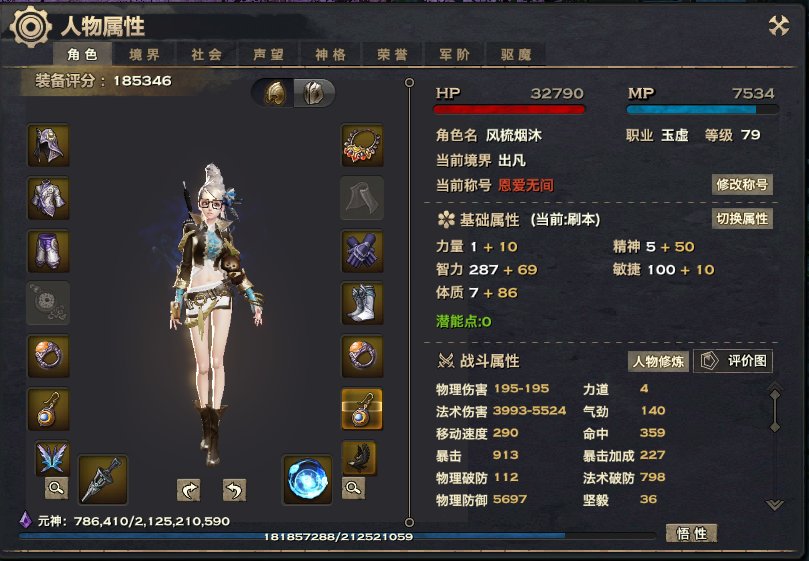Switch to the 境界 tab
Viewport: 809px width, 561px height.
pos(144,55)
